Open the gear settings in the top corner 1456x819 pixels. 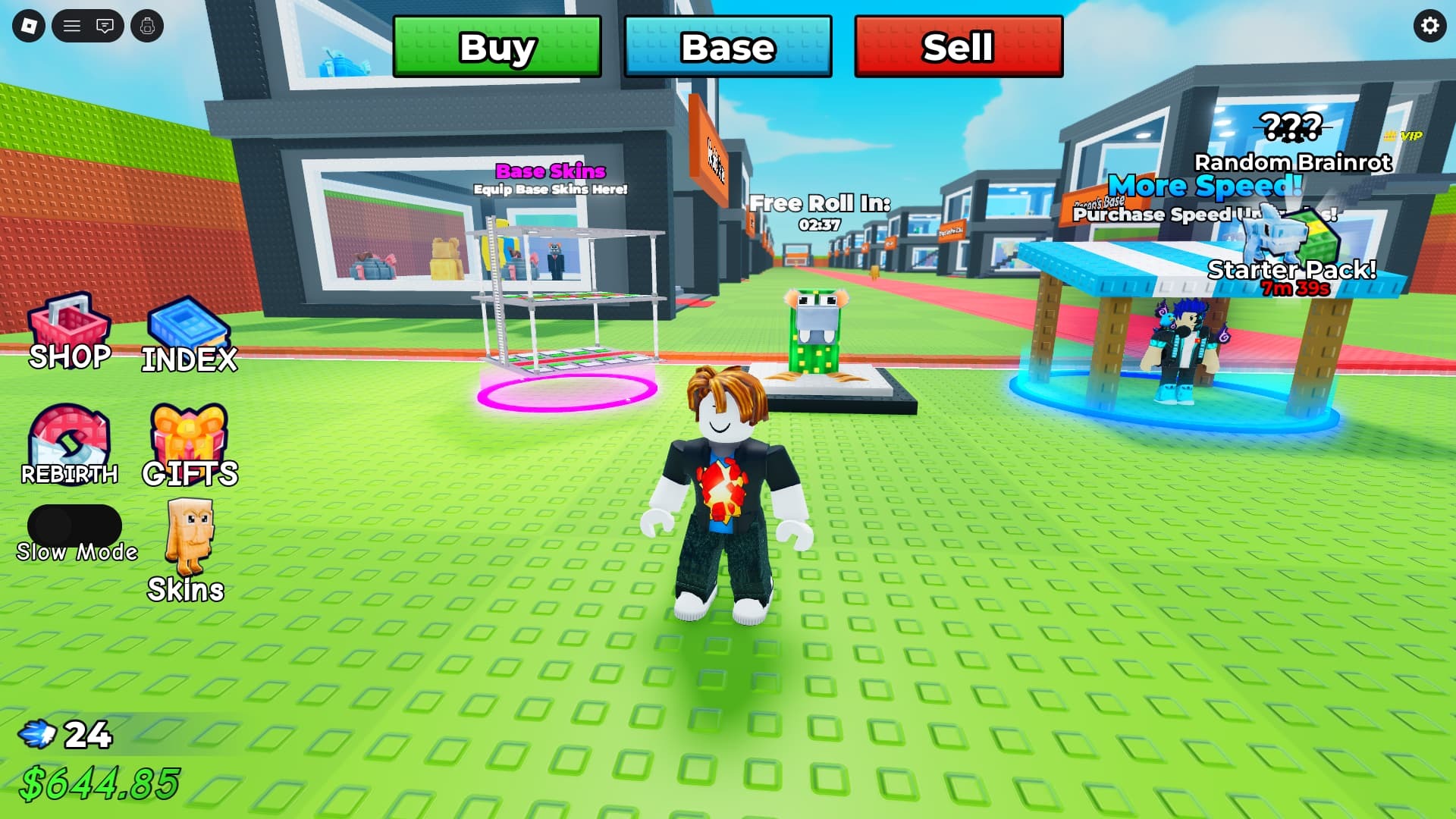tap(1429, 27)
